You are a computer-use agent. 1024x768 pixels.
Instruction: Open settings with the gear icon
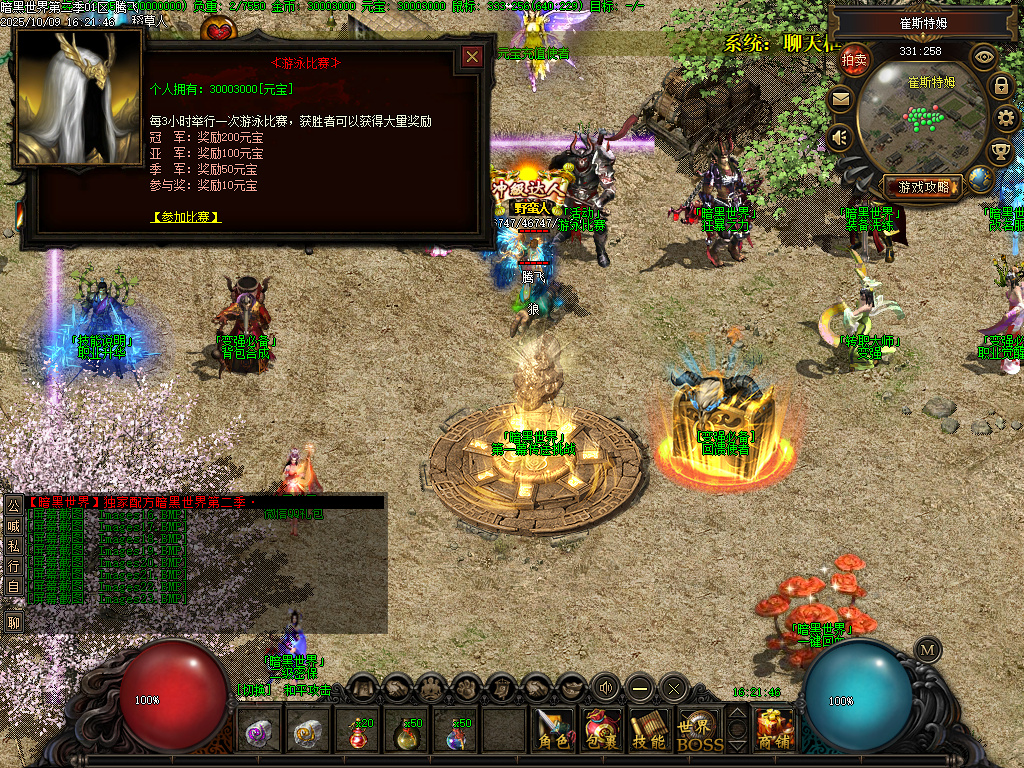pyautogui.click(x=1006, y=119)
